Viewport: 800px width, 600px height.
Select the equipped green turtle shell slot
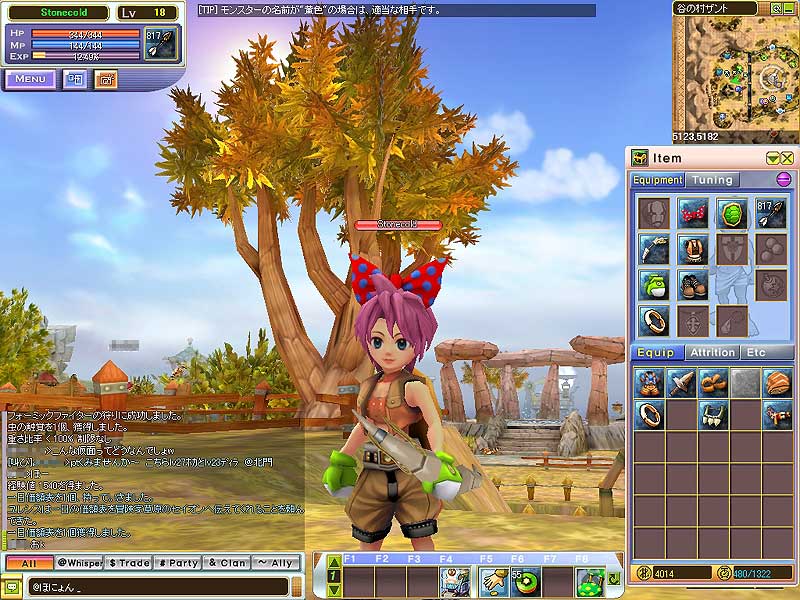tap(732, 213)
